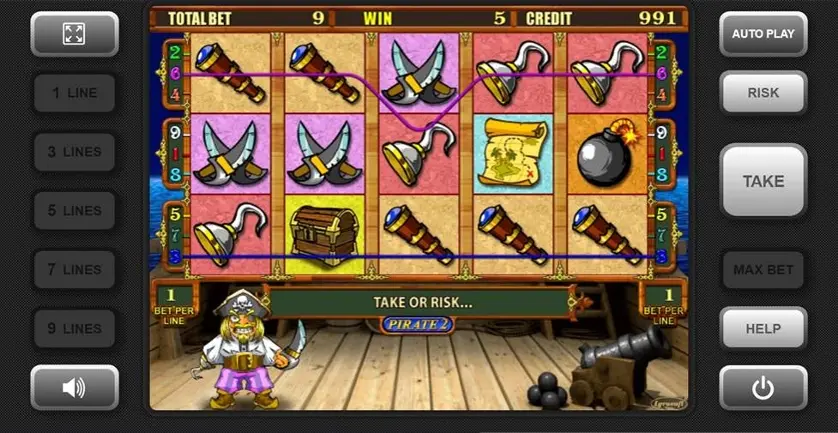This screenshot has width=838, height=433.
Task: Toggle sound with the speaker button
Action: point(74,387)
